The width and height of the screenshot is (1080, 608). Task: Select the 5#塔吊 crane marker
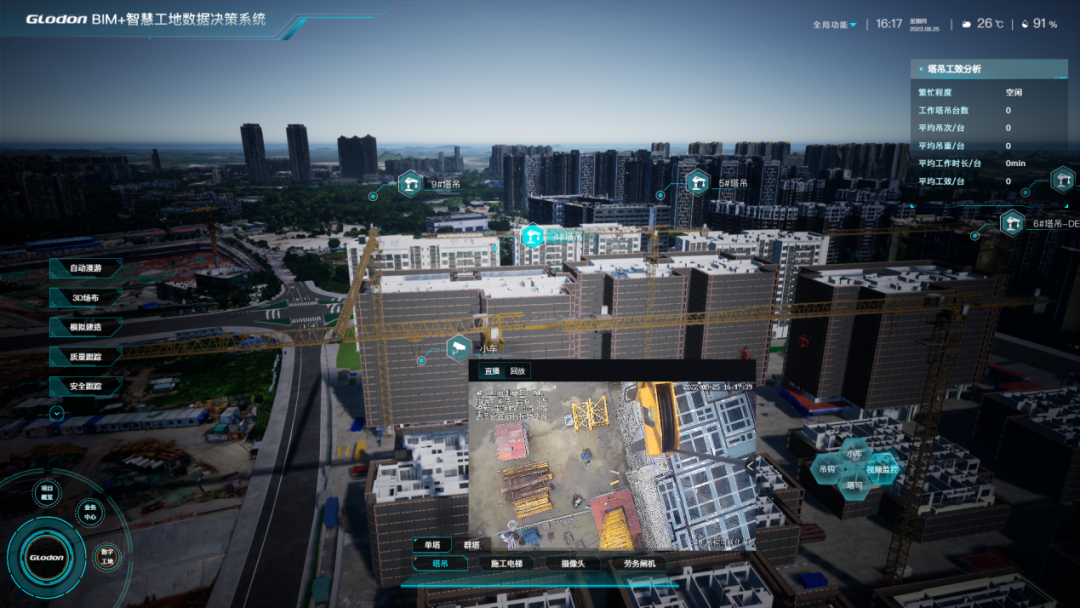pos(698,183)
